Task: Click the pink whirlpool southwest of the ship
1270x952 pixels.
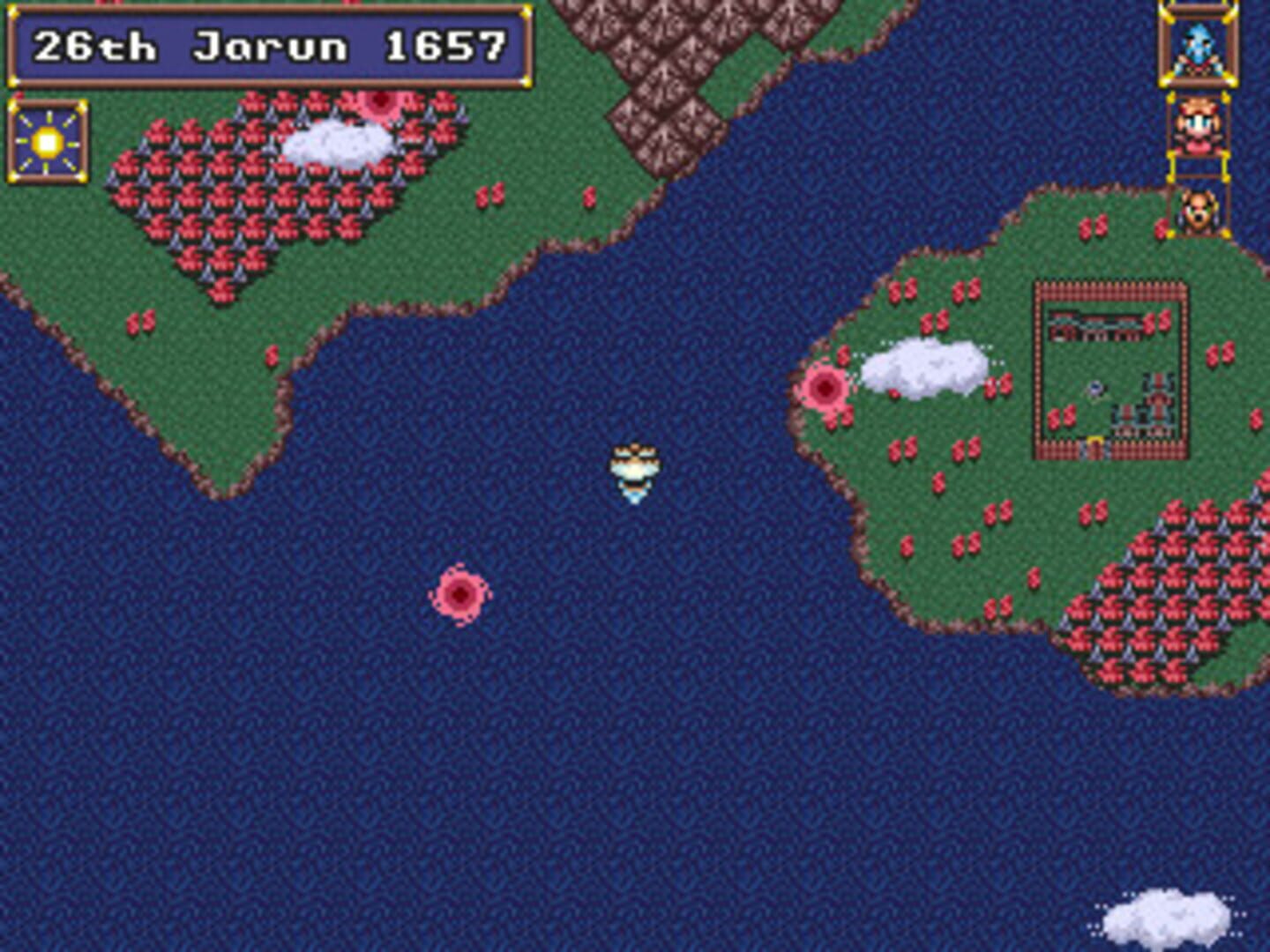Action: (462, 592)
